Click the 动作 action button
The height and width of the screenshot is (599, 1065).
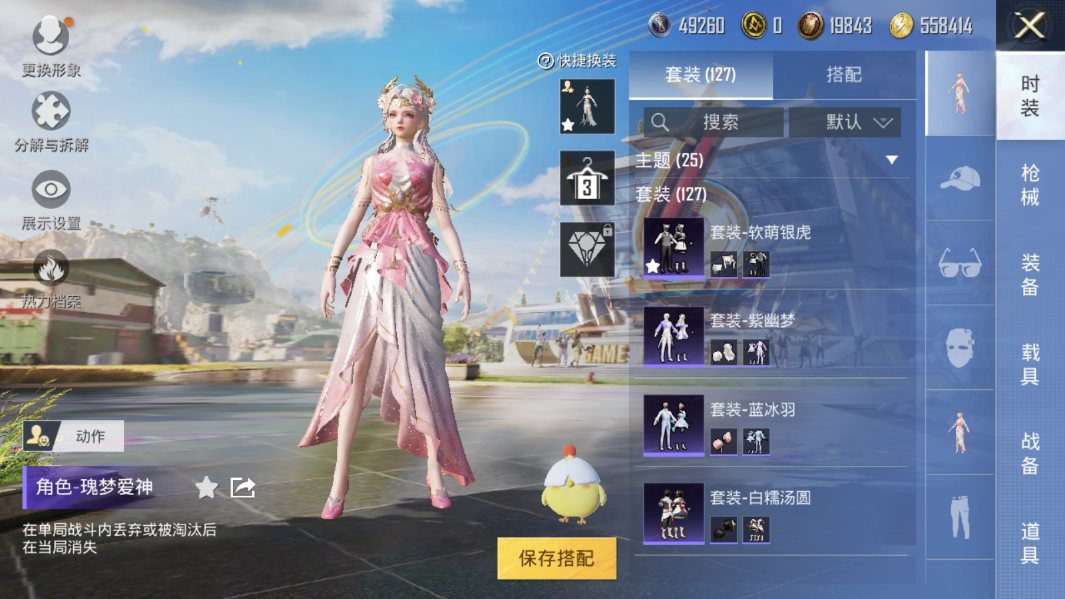pyautogui.click(x=74, y=436)
